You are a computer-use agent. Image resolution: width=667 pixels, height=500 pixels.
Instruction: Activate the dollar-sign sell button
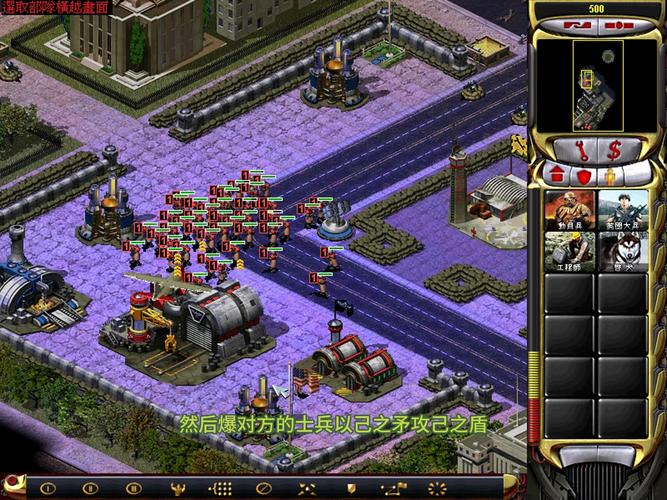615,150
